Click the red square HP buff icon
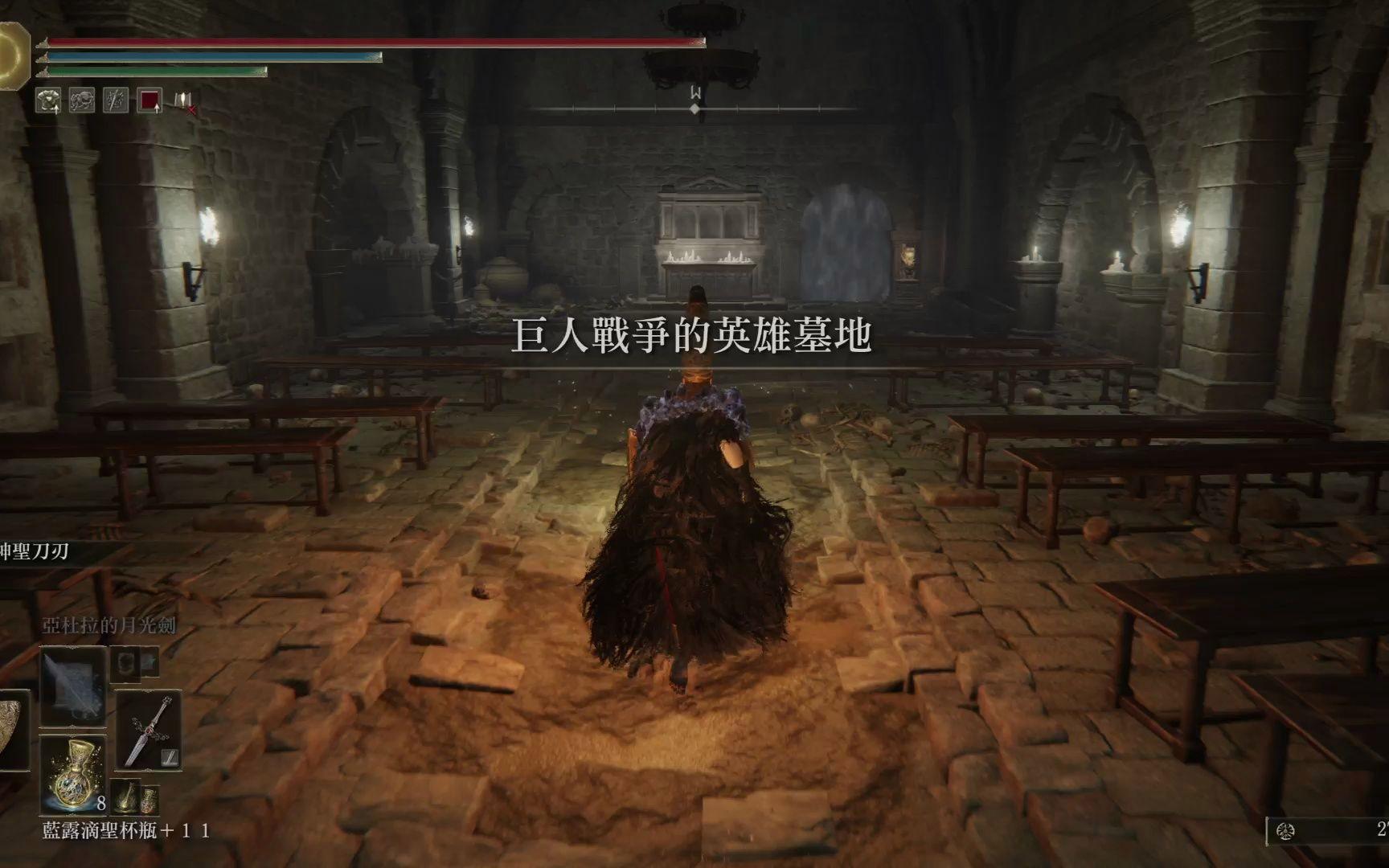 pos(150,100)
